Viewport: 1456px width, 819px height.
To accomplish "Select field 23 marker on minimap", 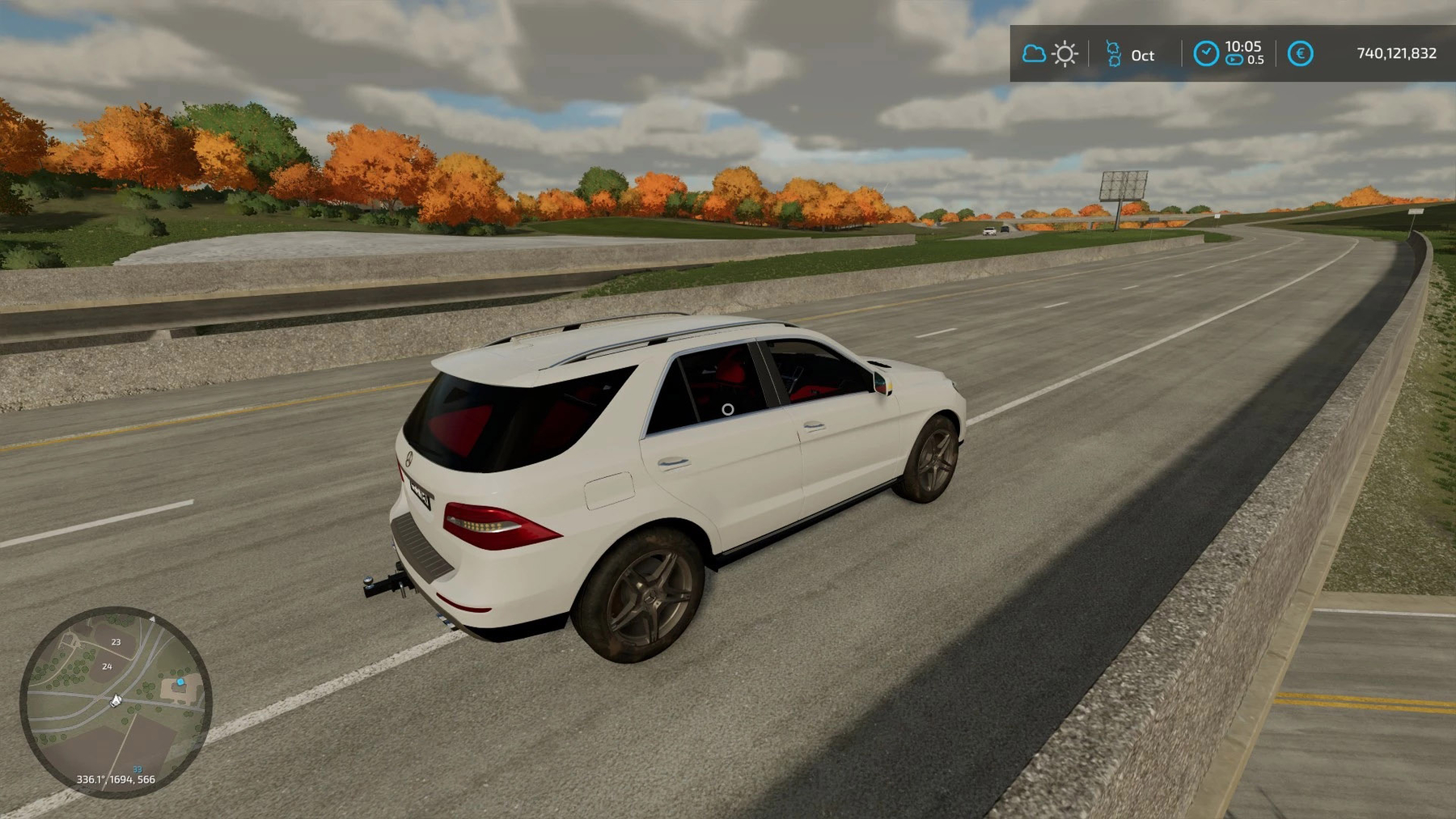I will pyautogui.click(x=116, y=642).
